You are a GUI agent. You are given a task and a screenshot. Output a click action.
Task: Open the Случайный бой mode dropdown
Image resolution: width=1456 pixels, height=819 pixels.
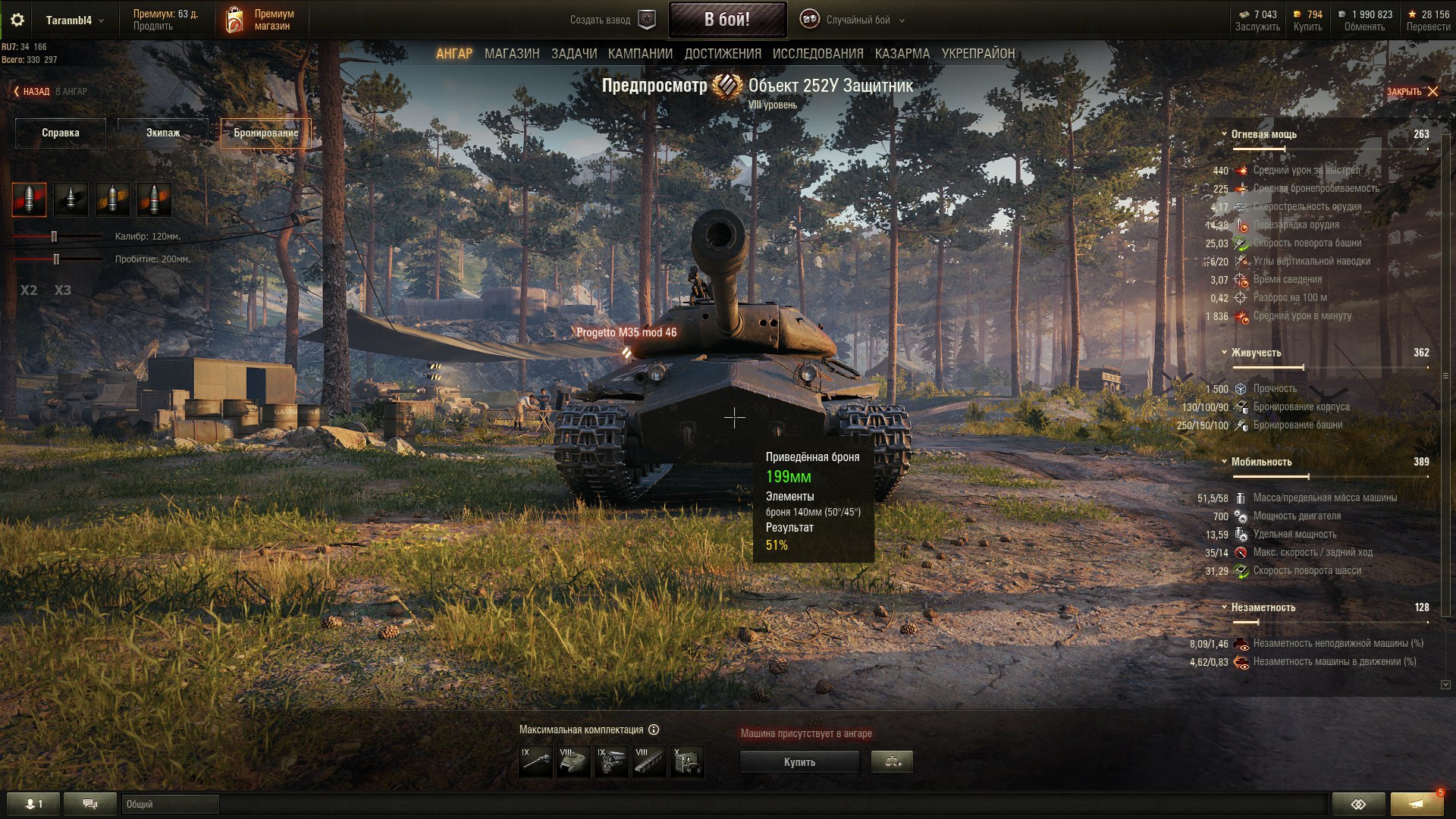pyautogui.click(x=857, y=20)
